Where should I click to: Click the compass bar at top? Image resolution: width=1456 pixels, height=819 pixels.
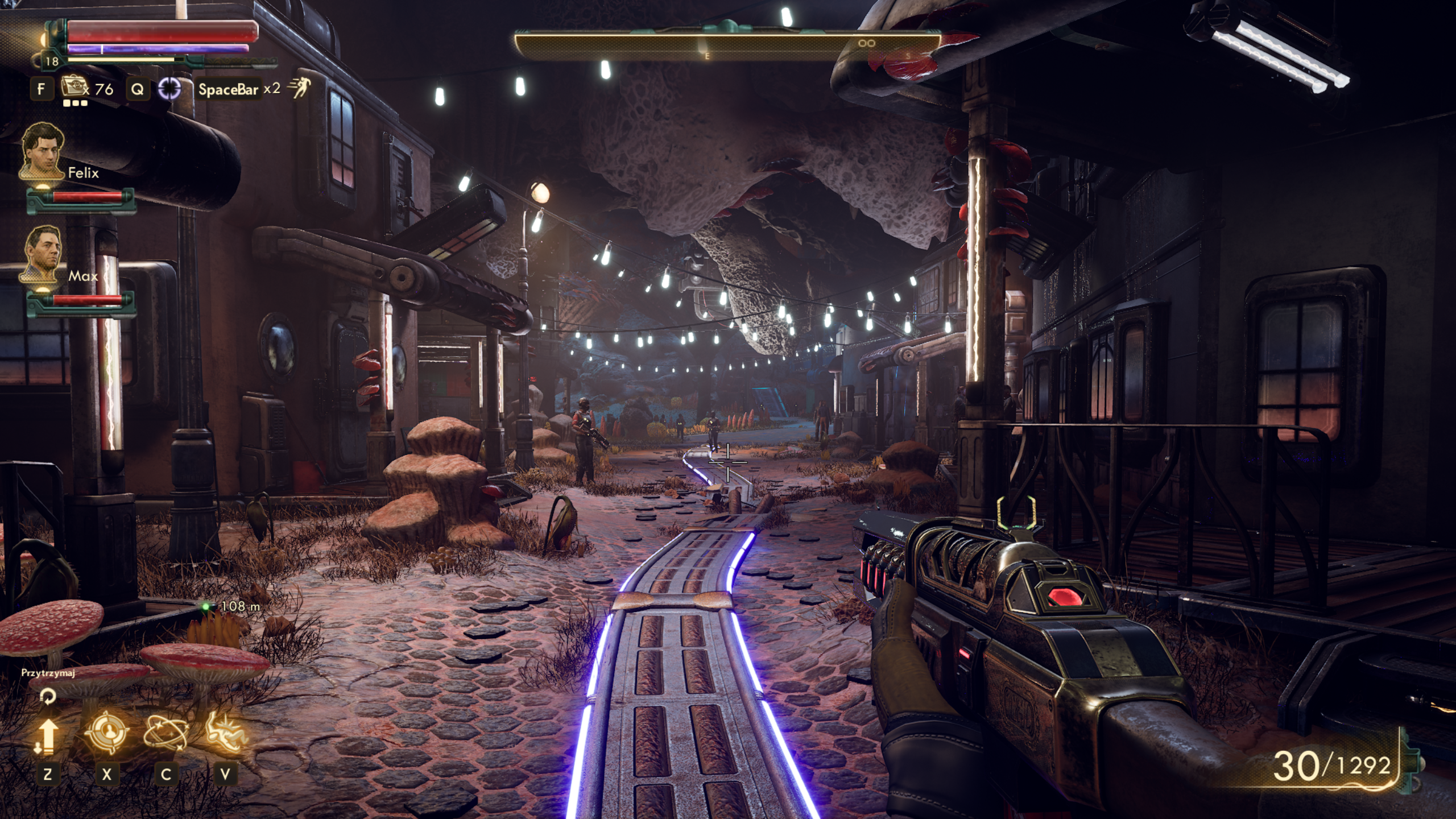point(727,45)
